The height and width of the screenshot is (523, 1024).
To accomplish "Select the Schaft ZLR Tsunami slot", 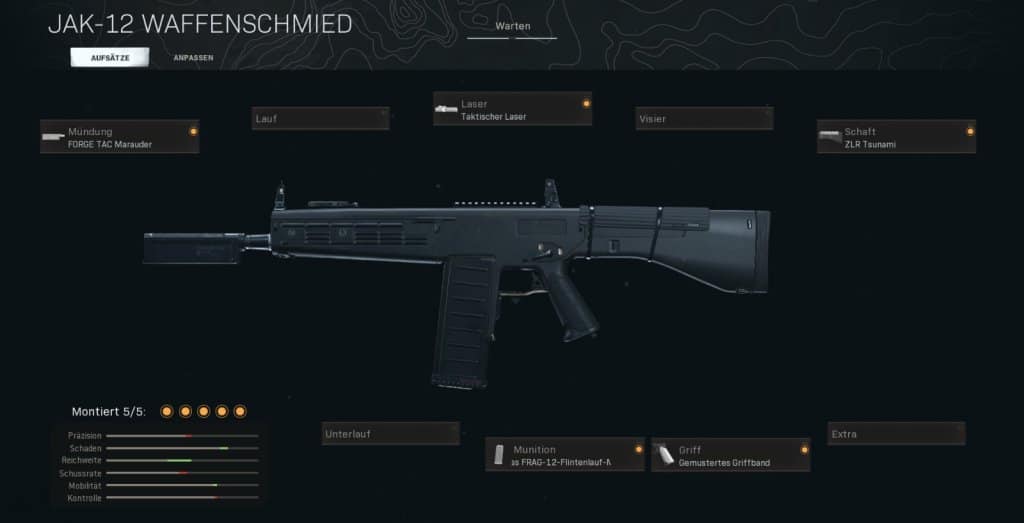I will tap(896, 137).
